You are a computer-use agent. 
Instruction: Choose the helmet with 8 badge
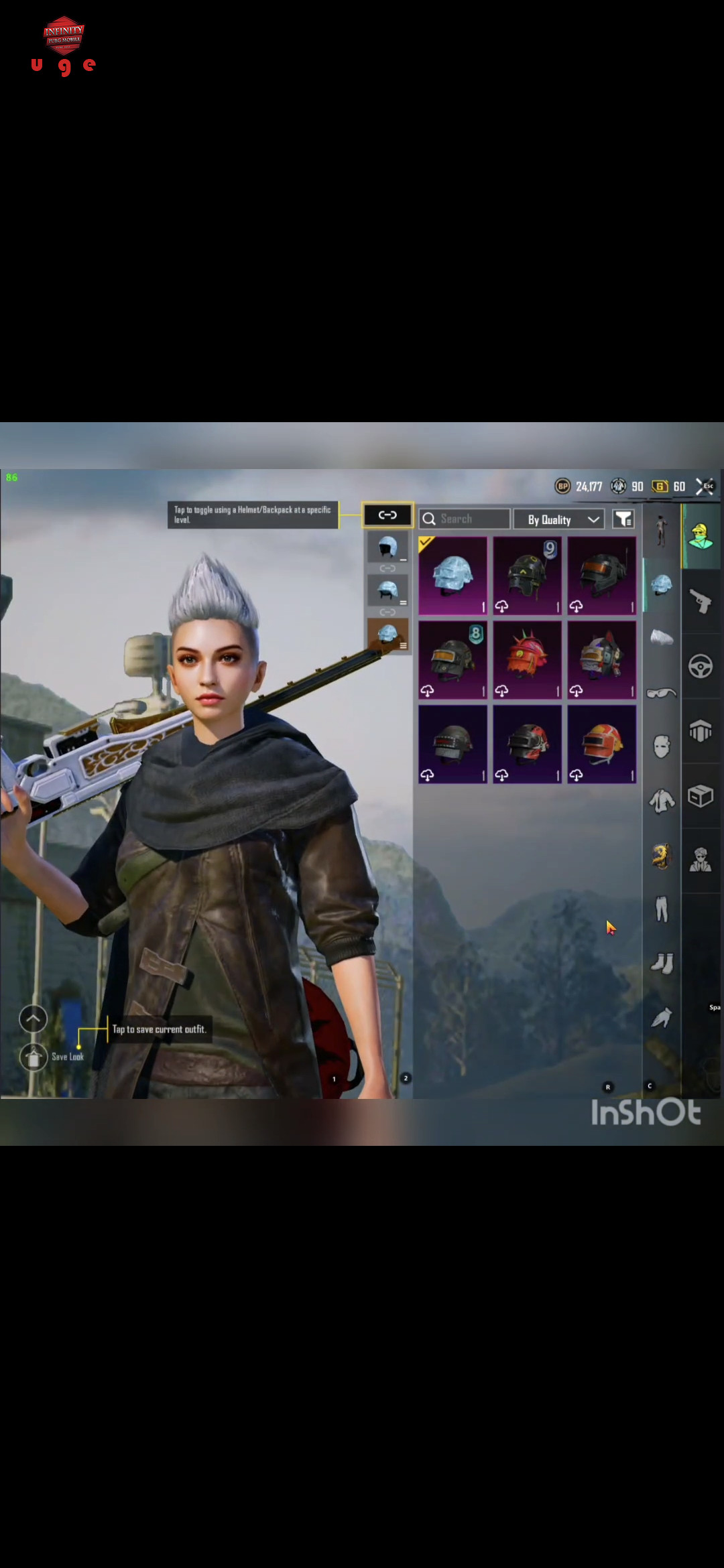pos(453,660)
